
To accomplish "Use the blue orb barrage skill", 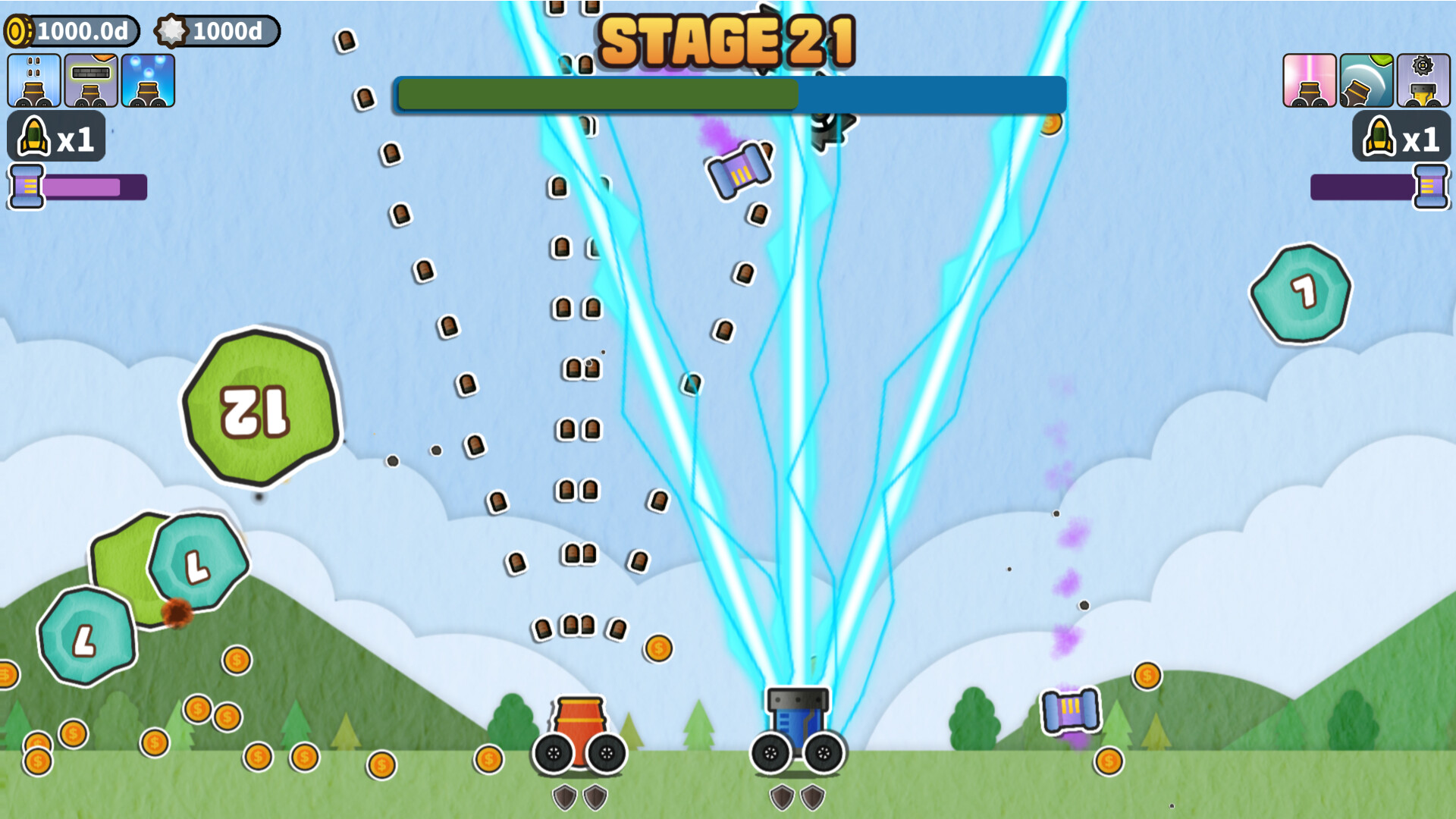I will point(149,80).
